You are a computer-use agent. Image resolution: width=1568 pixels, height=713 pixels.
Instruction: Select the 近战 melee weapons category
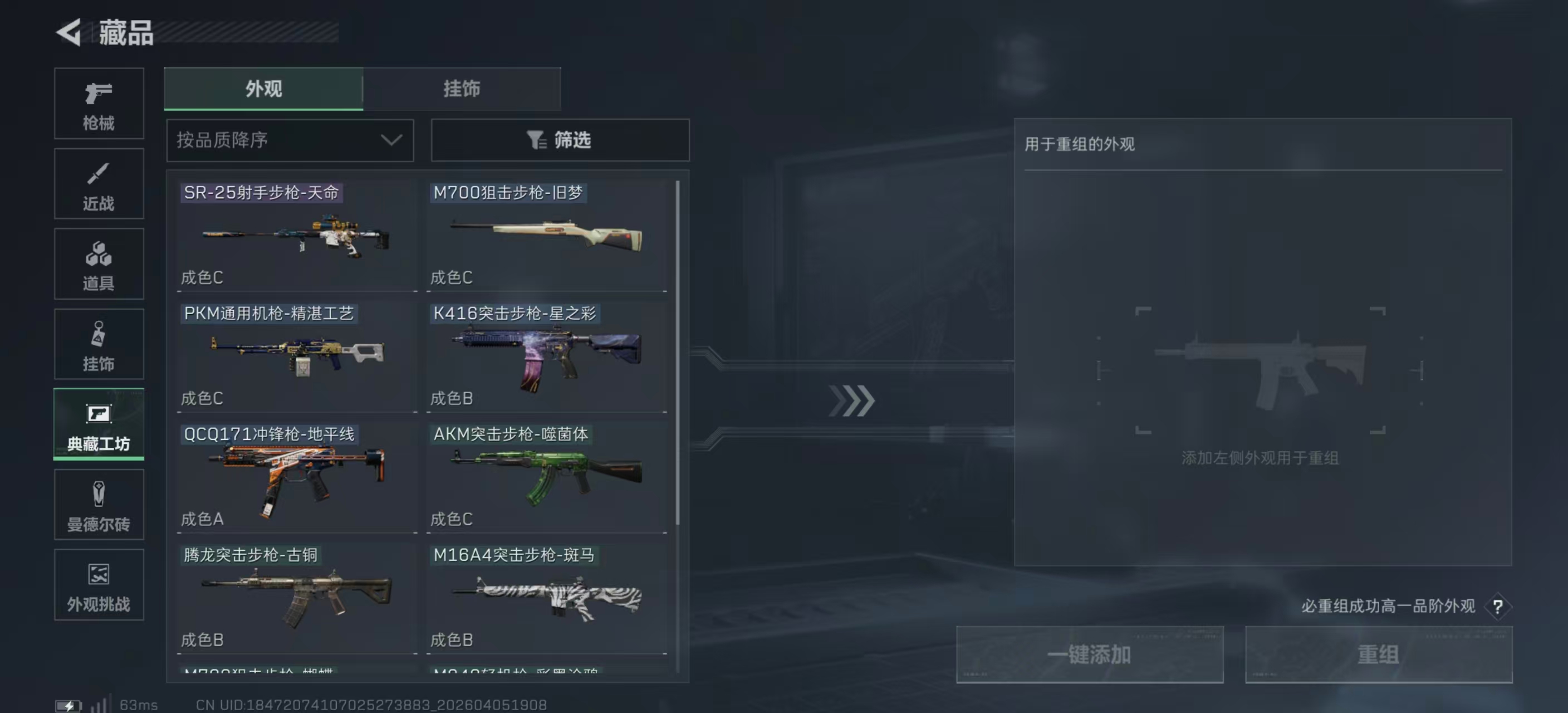(99, 184)
